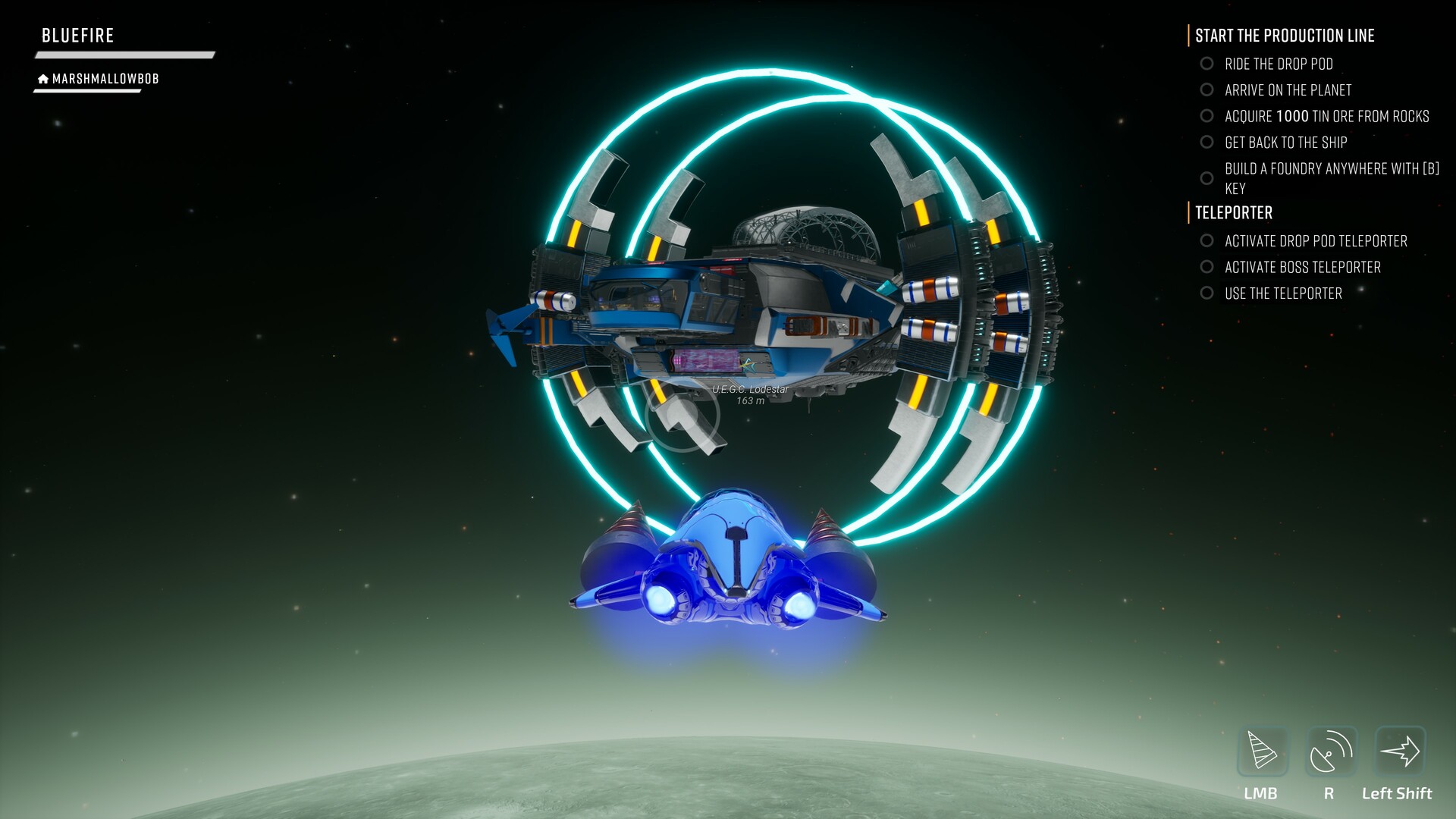Toggle the ARRIVE ON THE PLANET objective marker
1456x819 pixels.
tap(1207, 90)
